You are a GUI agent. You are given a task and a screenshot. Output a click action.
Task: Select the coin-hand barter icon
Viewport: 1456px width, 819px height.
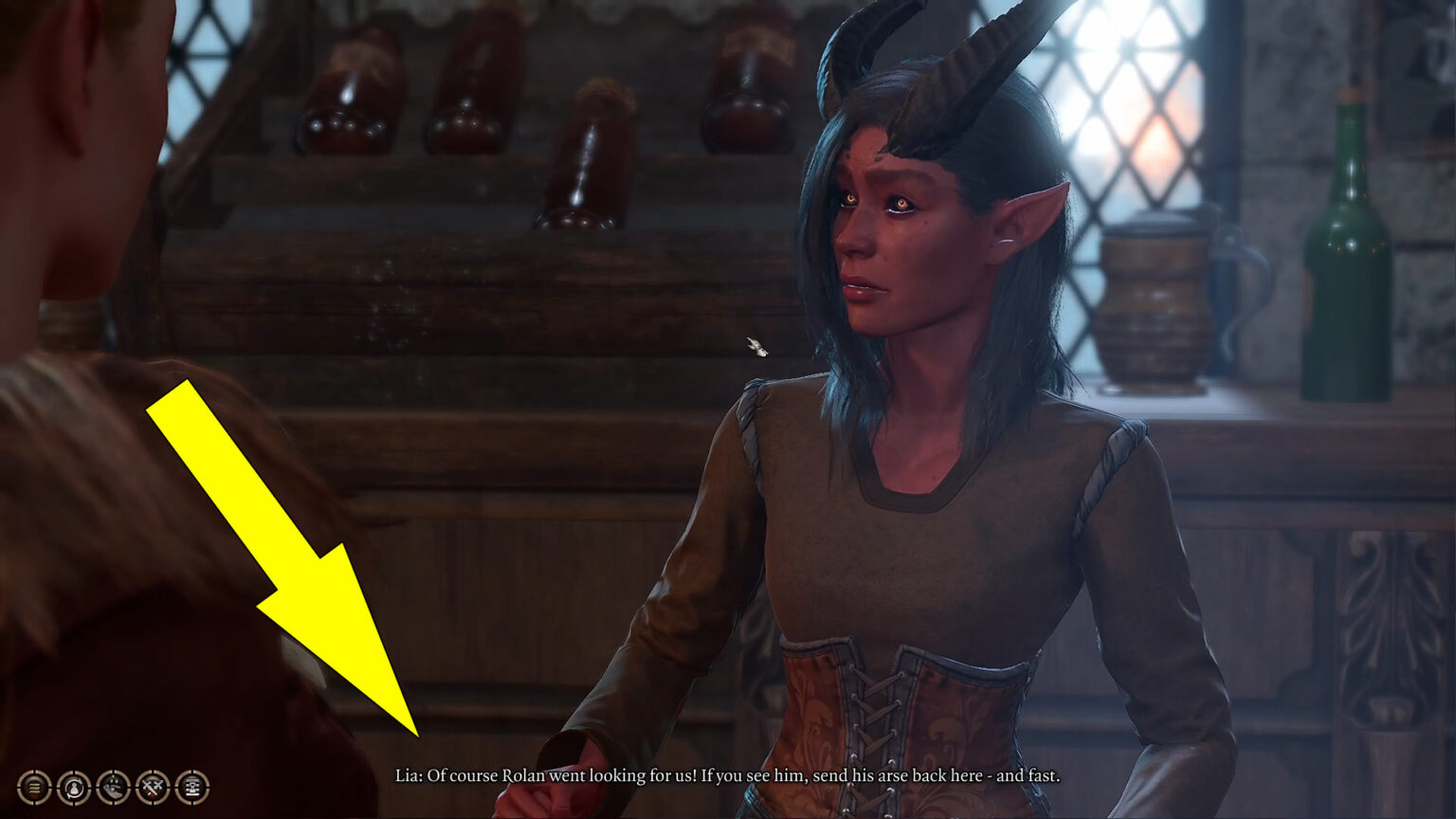point(112,787)
